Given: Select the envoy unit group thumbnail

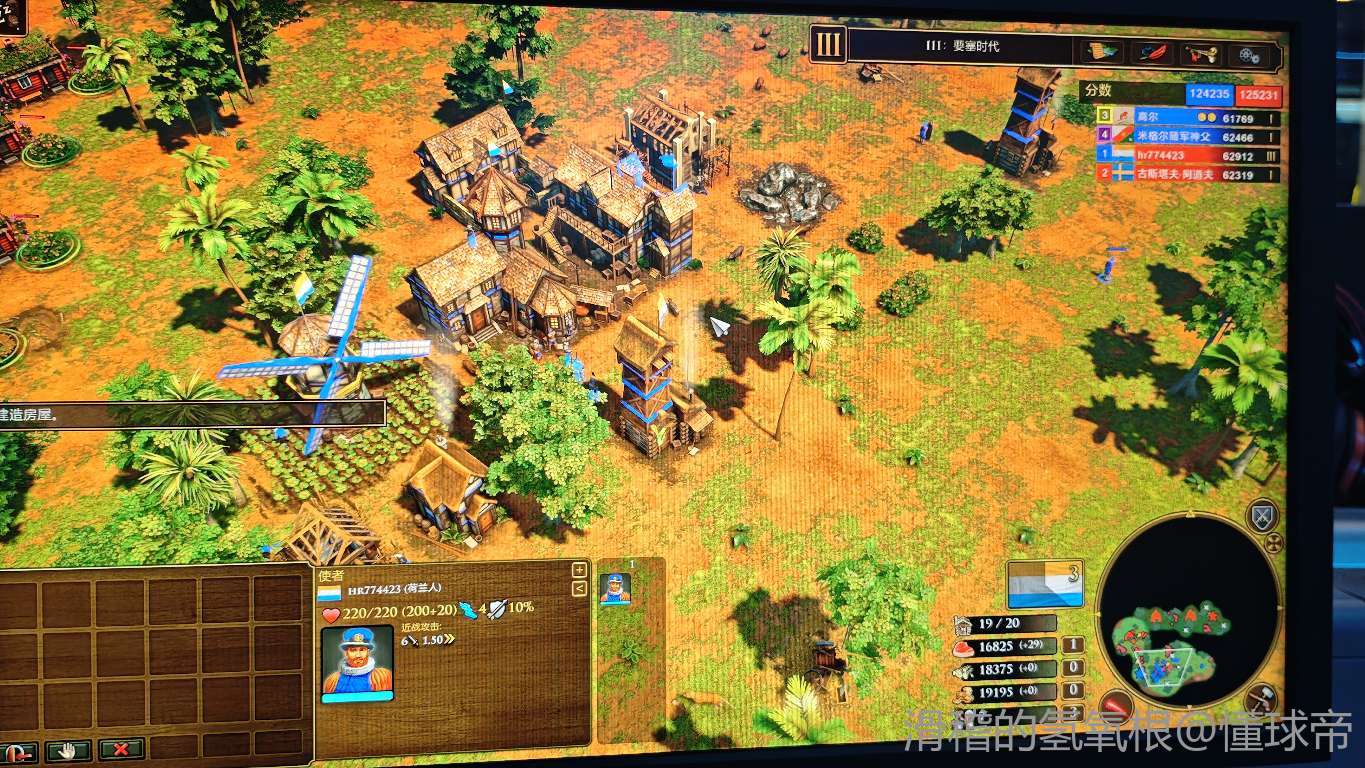Looking at the screenshot, I should [x=615, y=588].
